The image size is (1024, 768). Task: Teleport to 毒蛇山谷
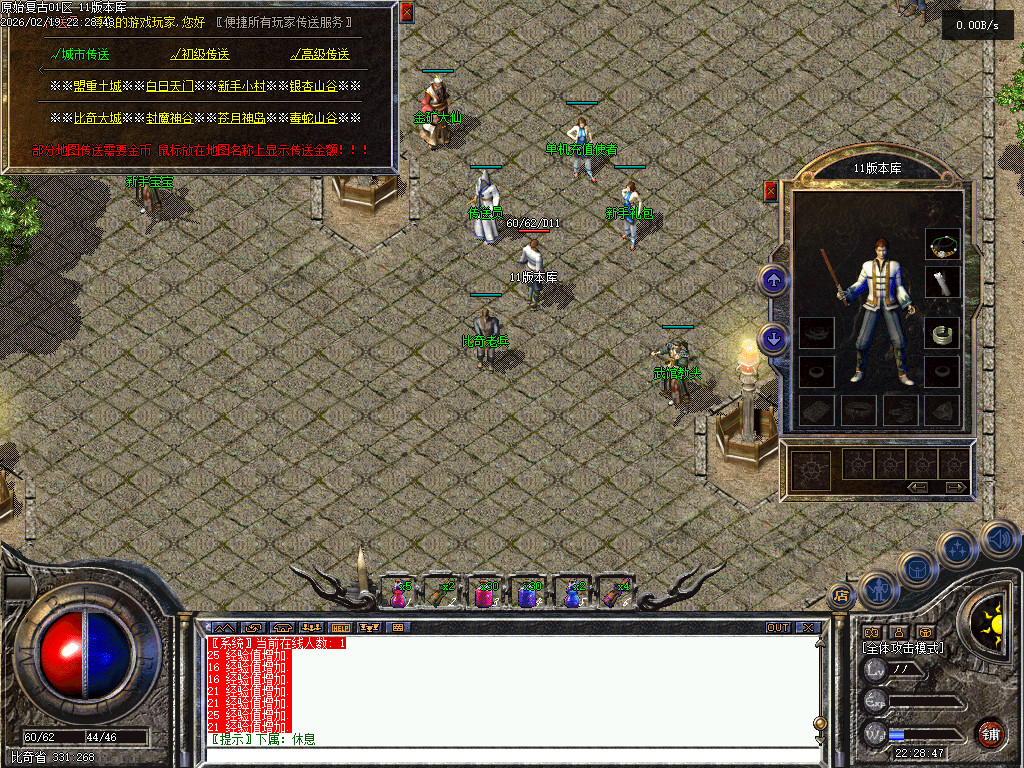coord(313,118)
